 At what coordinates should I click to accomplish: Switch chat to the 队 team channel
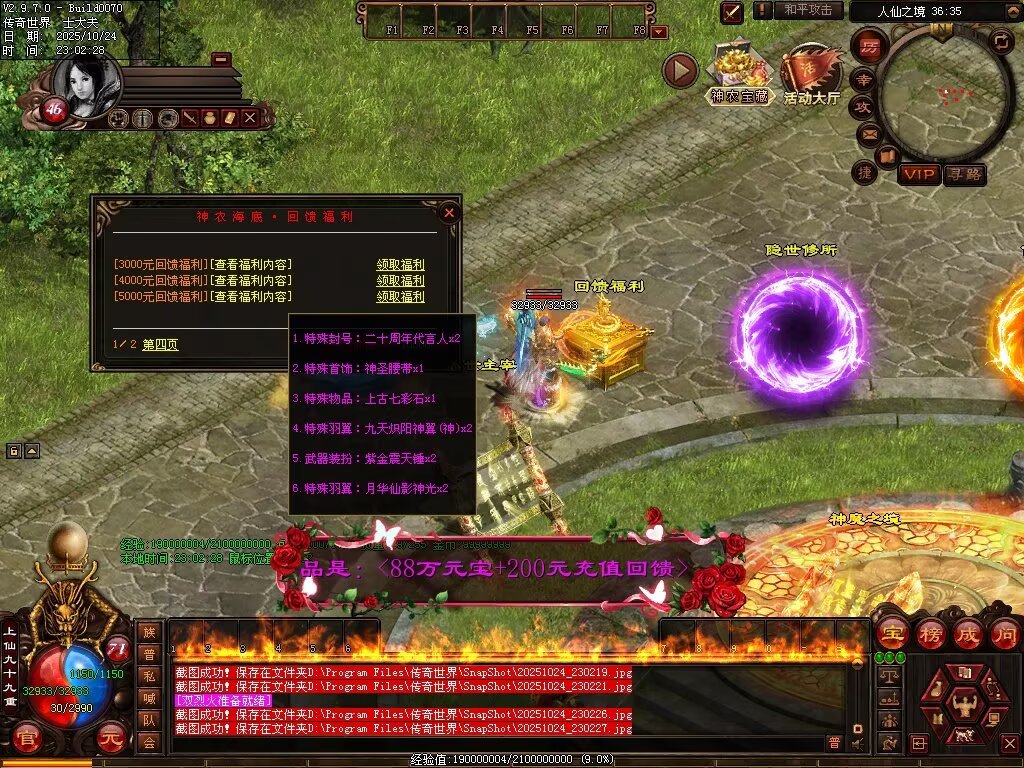pyautogui.click(x=149, y=720)
